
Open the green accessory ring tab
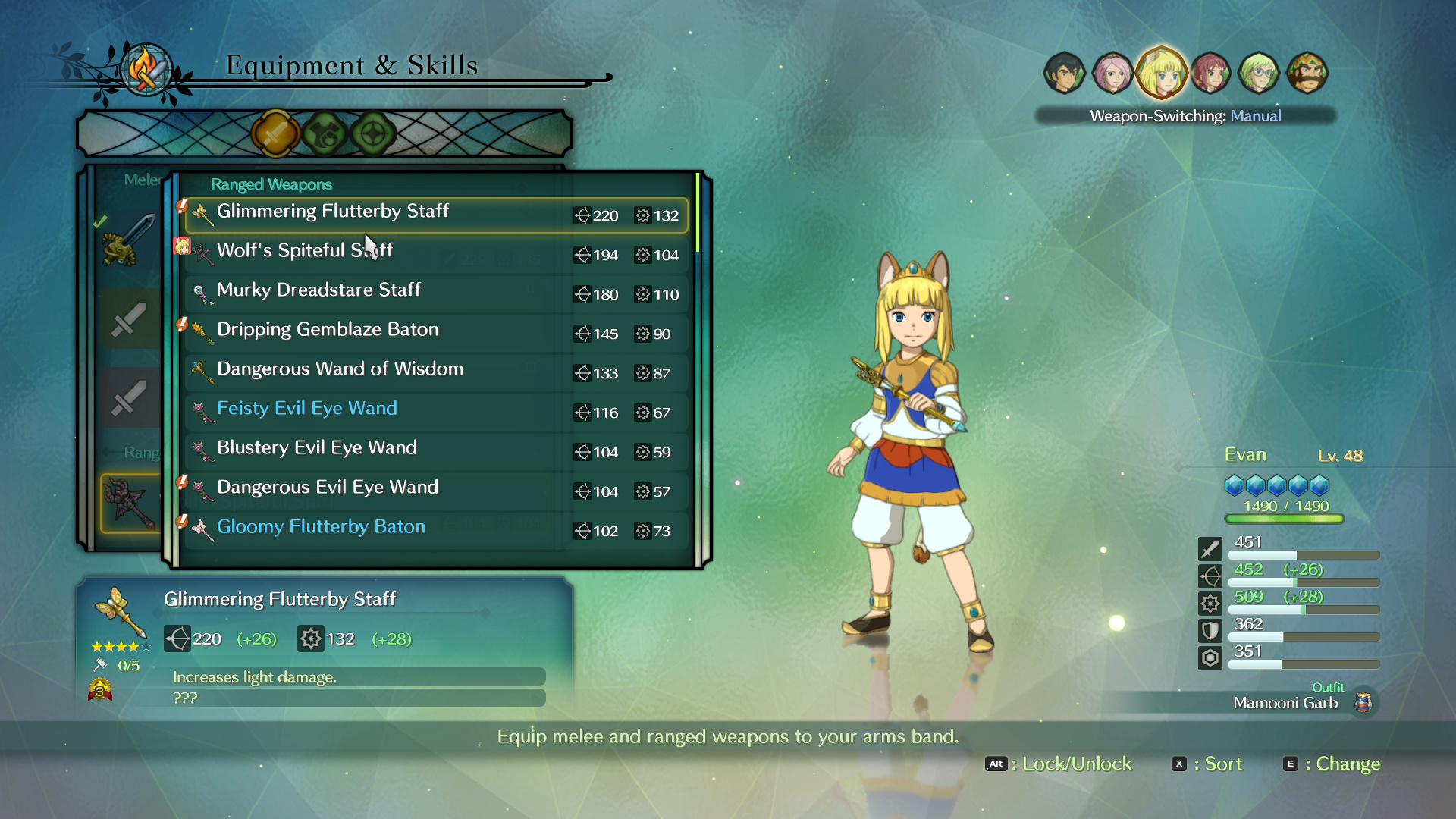point(373,134)
